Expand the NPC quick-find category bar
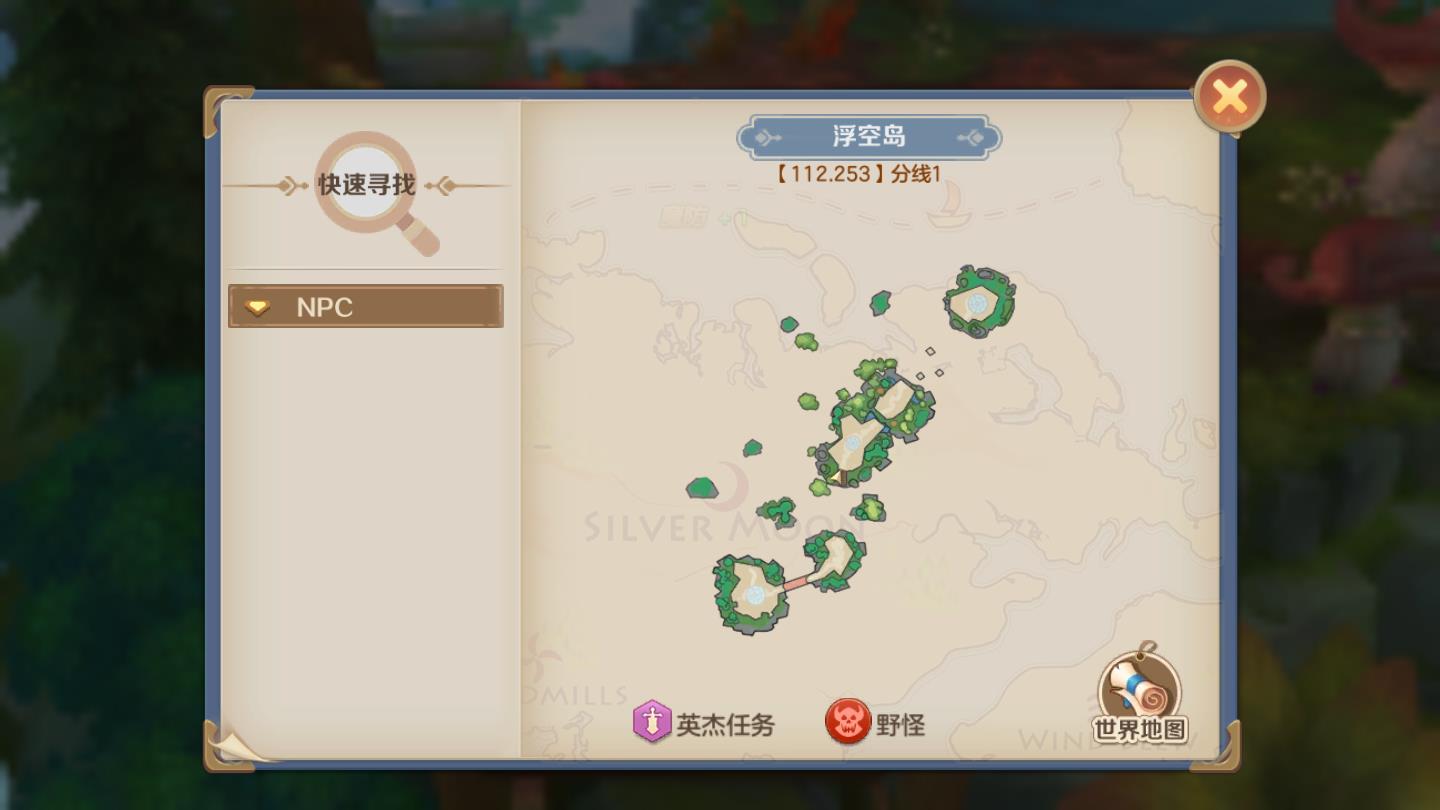 click(365, 307)
